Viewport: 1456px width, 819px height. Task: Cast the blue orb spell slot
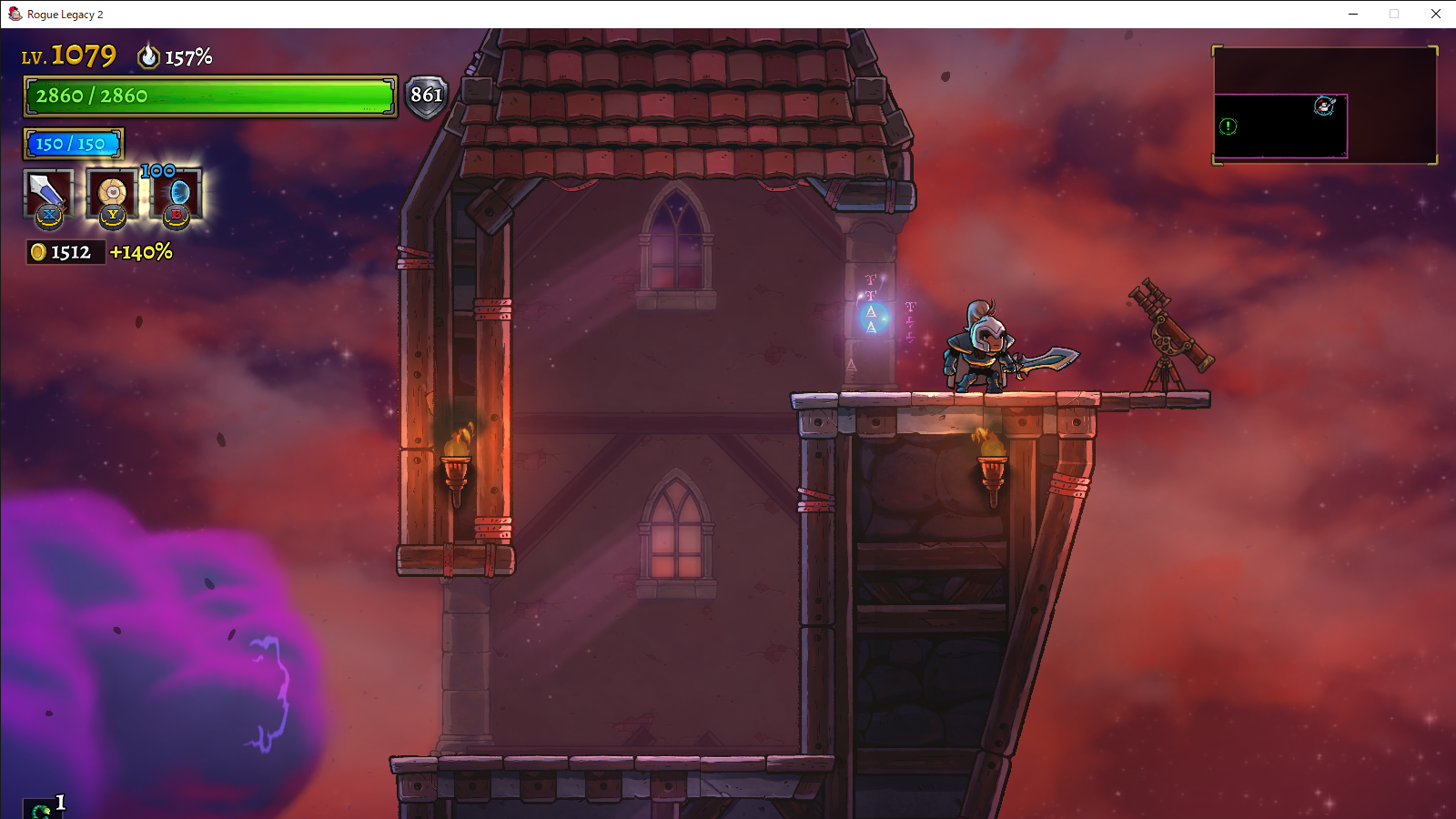click(x=177, y=194)
